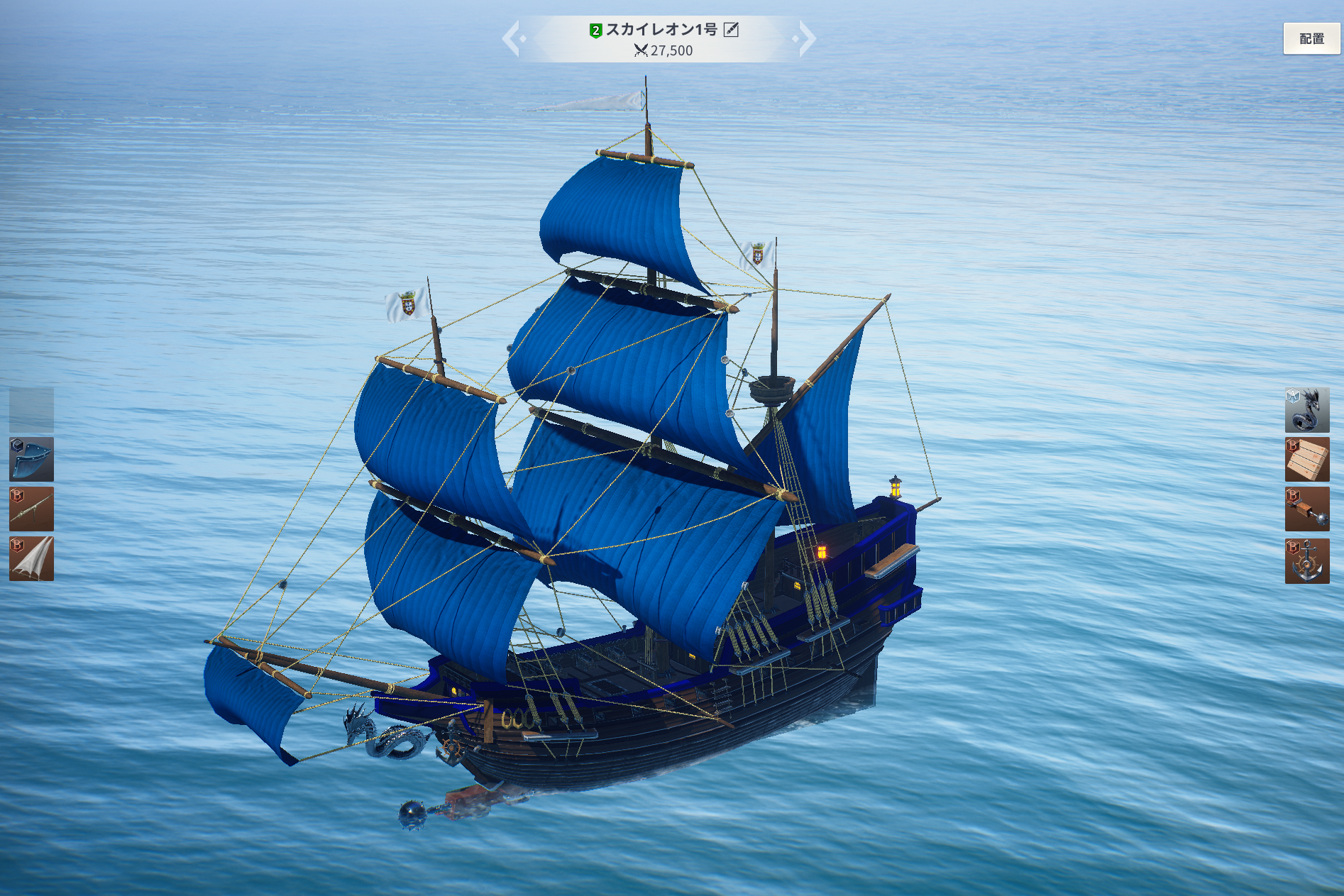
Task: Select the blue armor plate equipment slot
Action: 31,459
